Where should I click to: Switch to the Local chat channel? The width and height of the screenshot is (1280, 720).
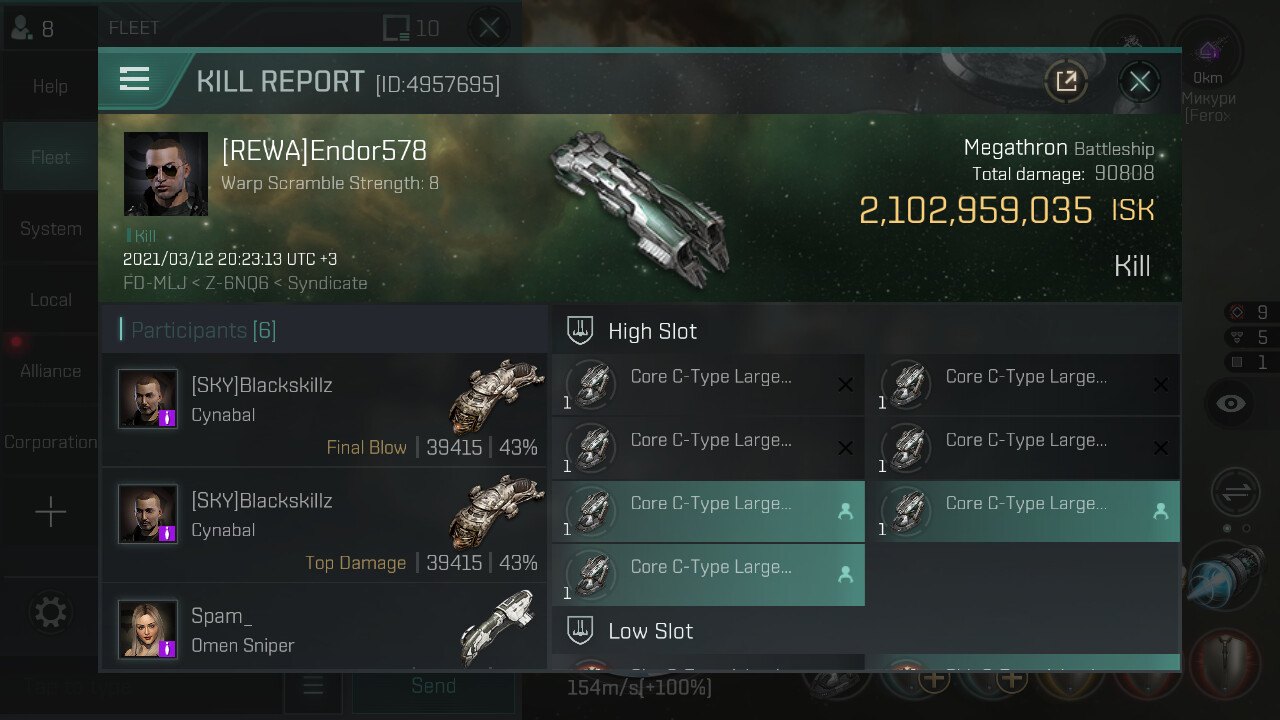pos(50,299)
